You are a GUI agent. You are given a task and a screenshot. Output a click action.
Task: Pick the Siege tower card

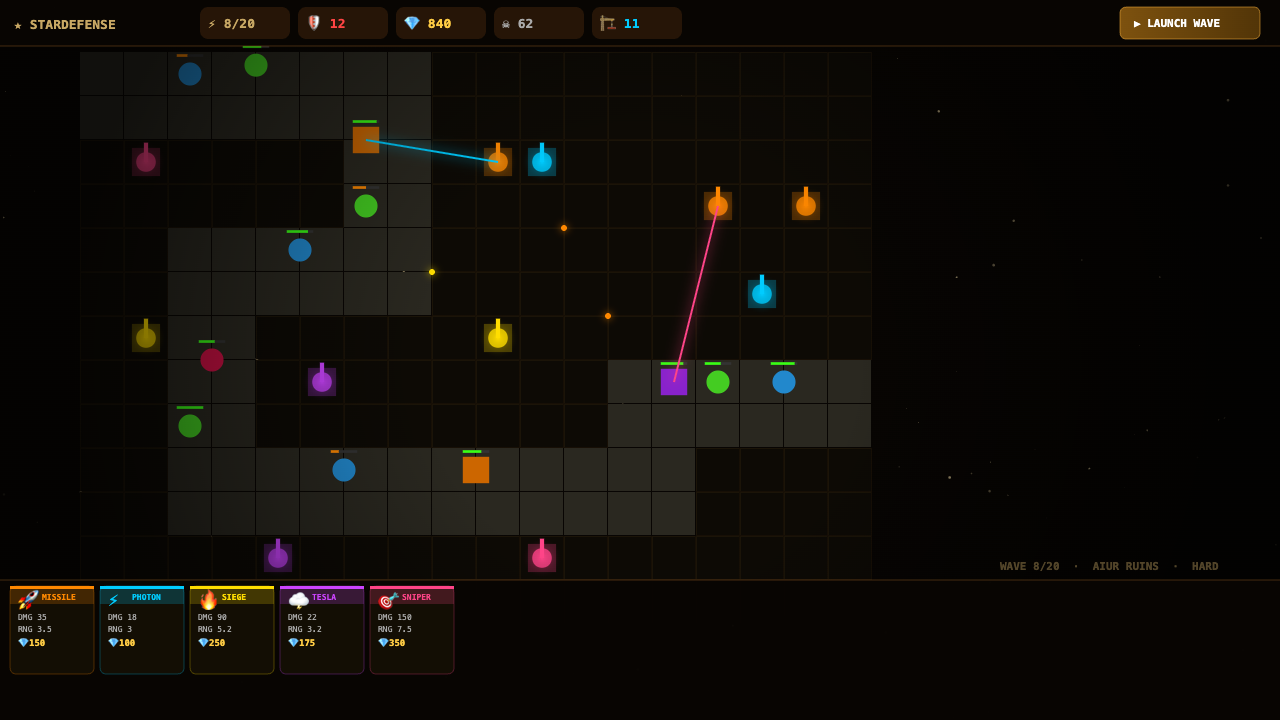pos(232,630)
